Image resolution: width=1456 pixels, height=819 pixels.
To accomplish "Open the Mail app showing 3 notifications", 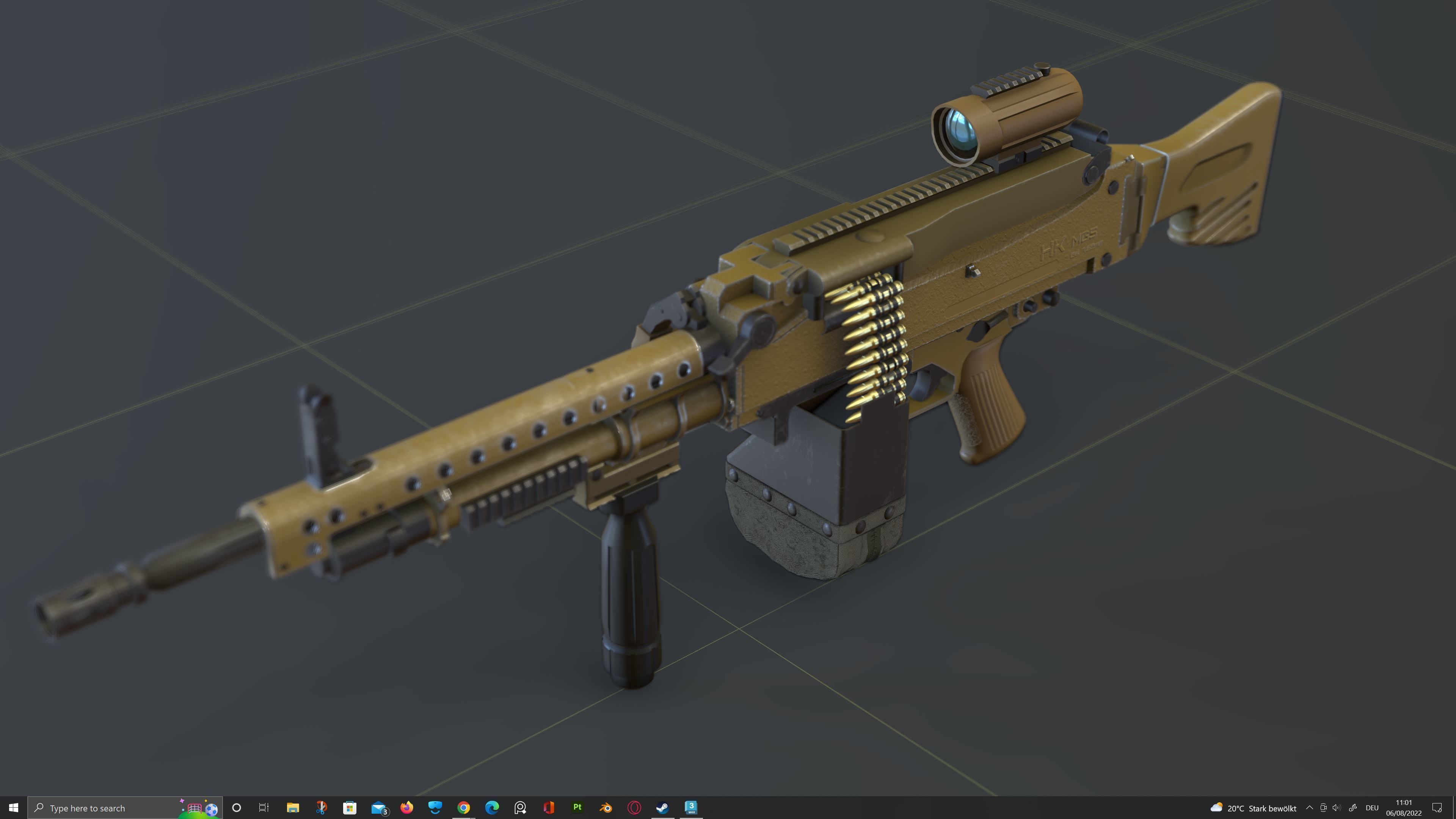I will click(x=379, y=807).
